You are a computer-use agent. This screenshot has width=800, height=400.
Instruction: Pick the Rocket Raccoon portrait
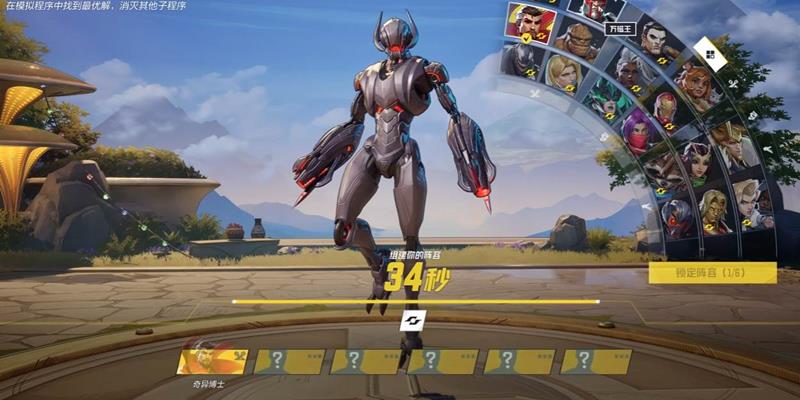point(659,169)
